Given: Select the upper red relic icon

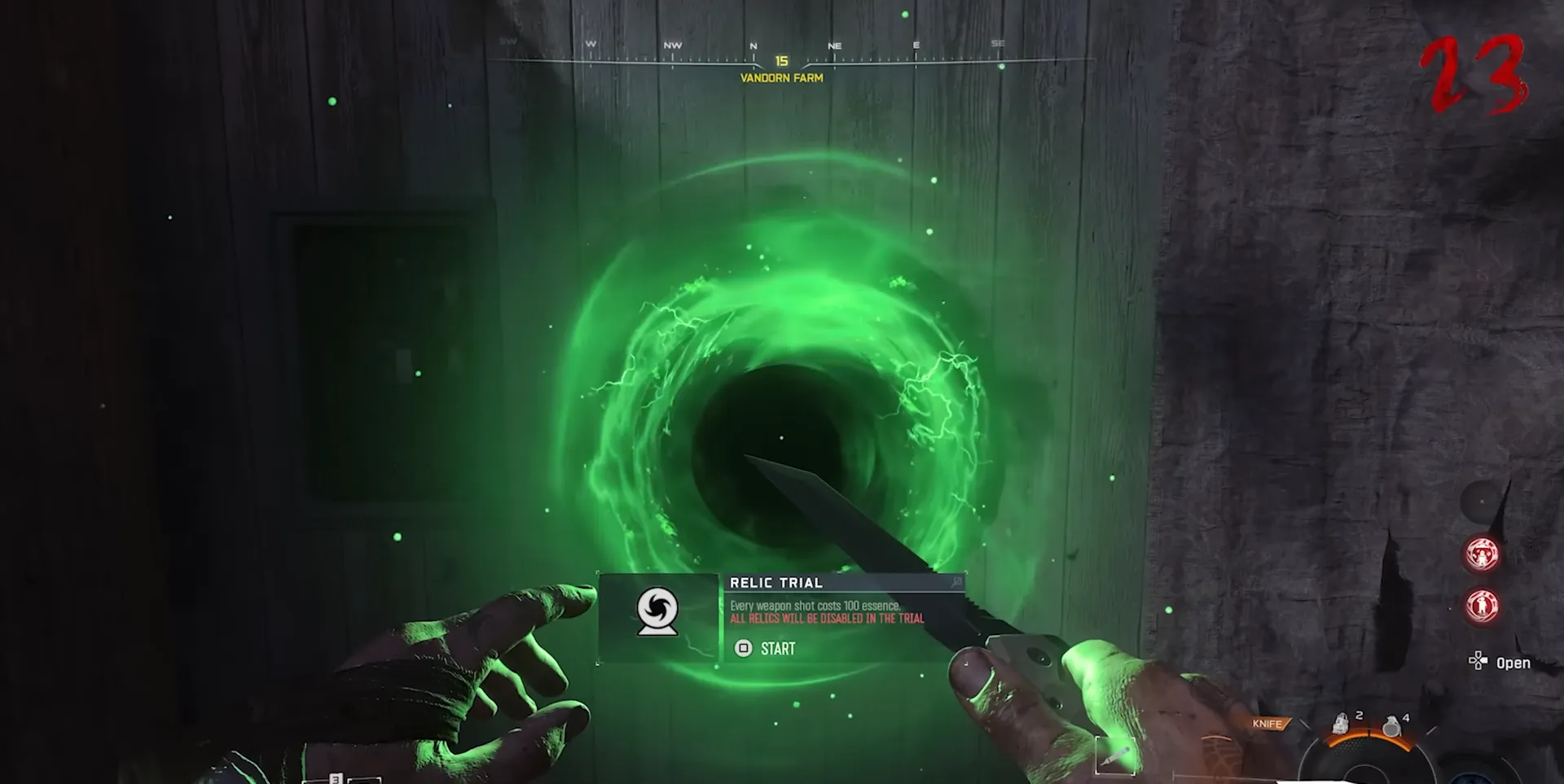Looking at the screenshot, I should coord(1482,554).
